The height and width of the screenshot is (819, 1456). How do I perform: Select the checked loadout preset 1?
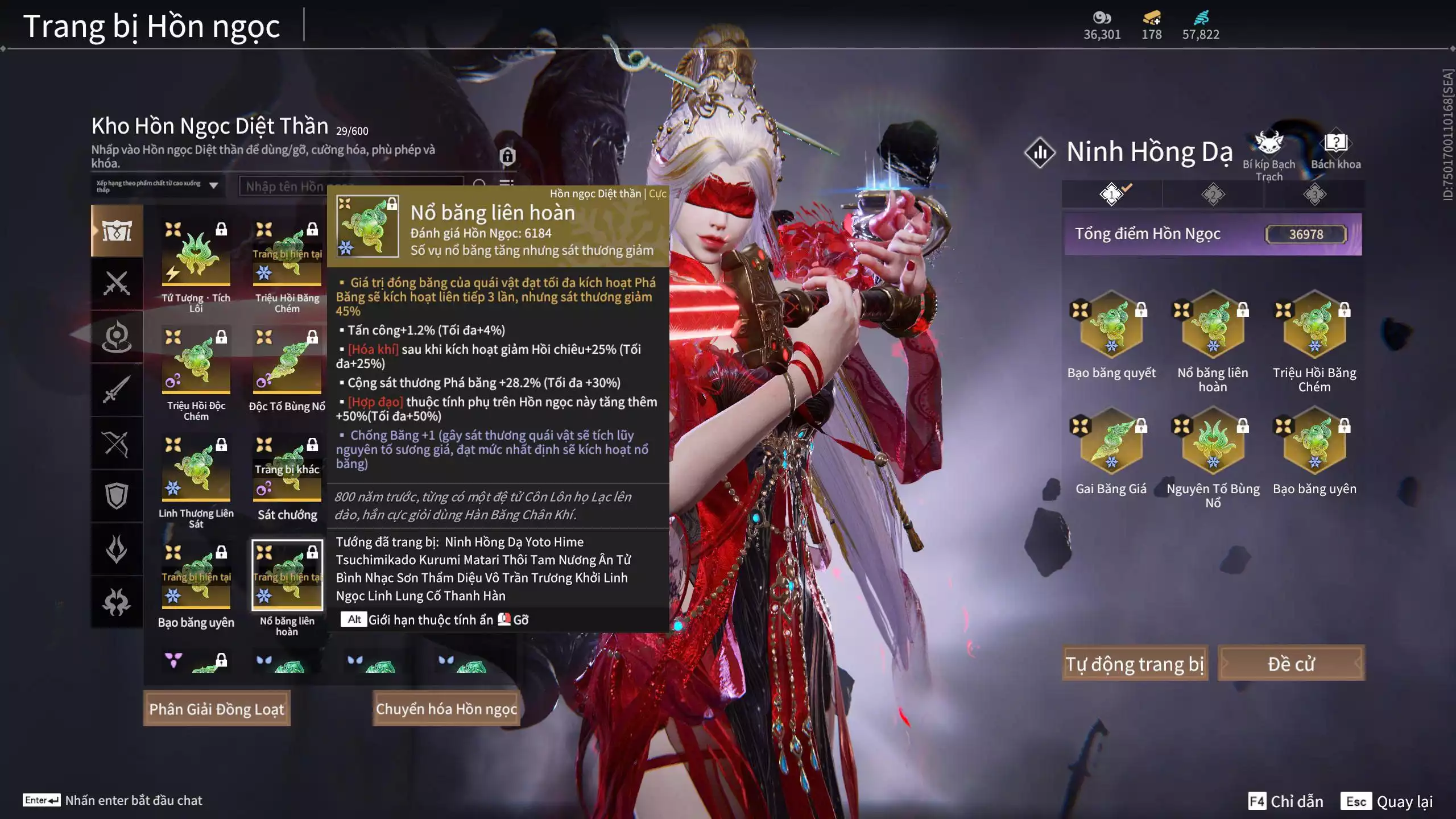[1112, 195]
